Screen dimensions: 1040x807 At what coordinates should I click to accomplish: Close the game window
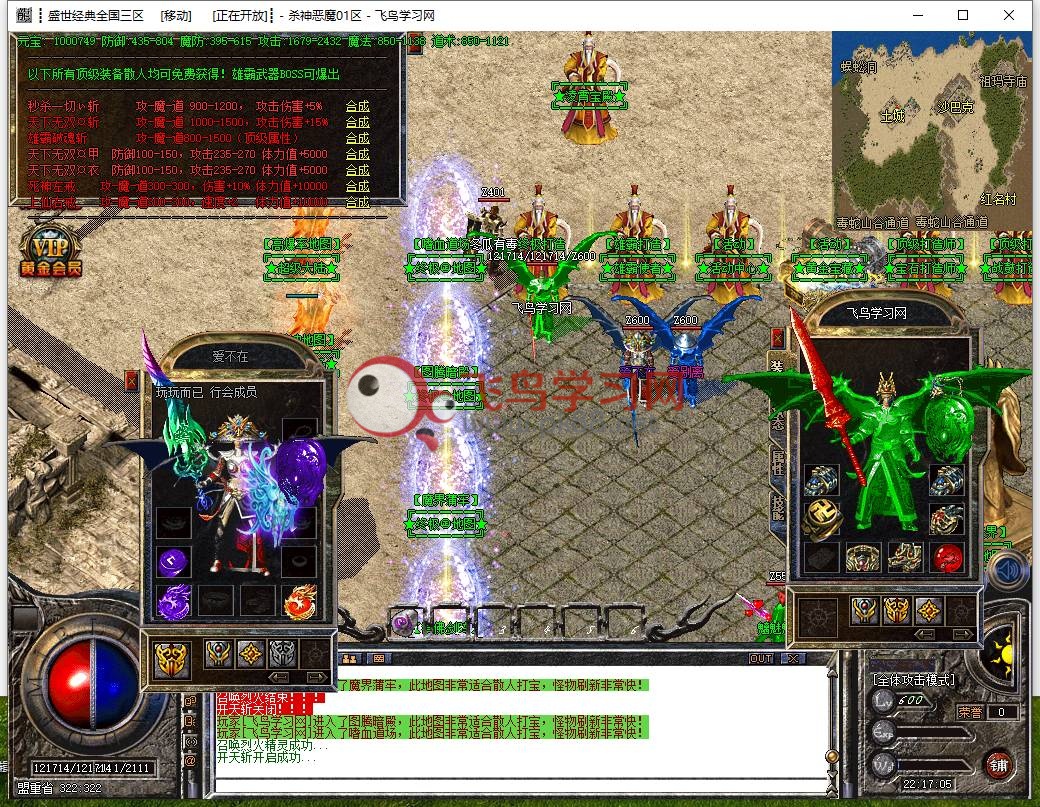pos(1009,15)
